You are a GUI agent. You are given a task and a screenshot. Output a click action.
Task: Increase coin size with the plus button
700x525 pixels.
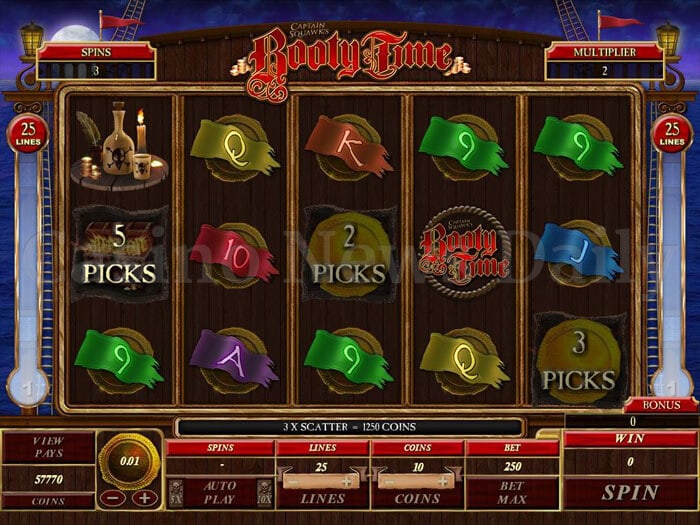(144, 497)
